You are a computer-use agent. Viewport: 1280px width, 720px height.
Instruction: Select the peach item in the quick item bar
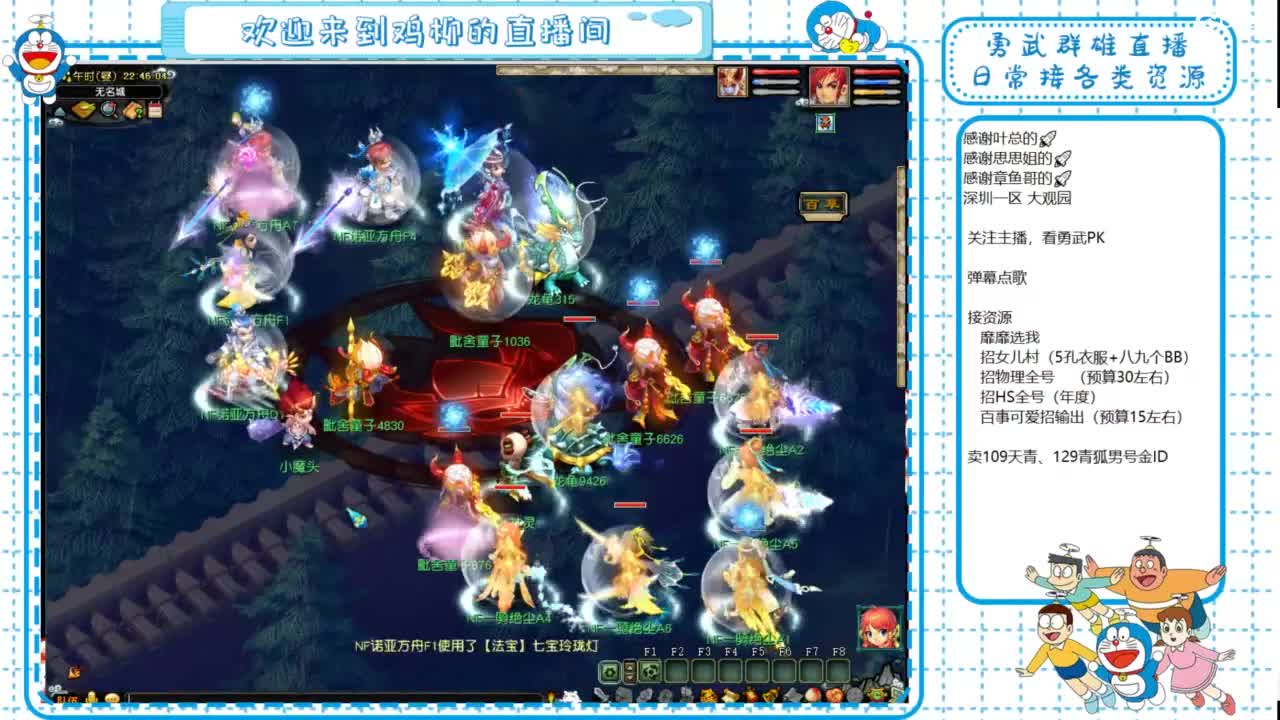(812, 695)
